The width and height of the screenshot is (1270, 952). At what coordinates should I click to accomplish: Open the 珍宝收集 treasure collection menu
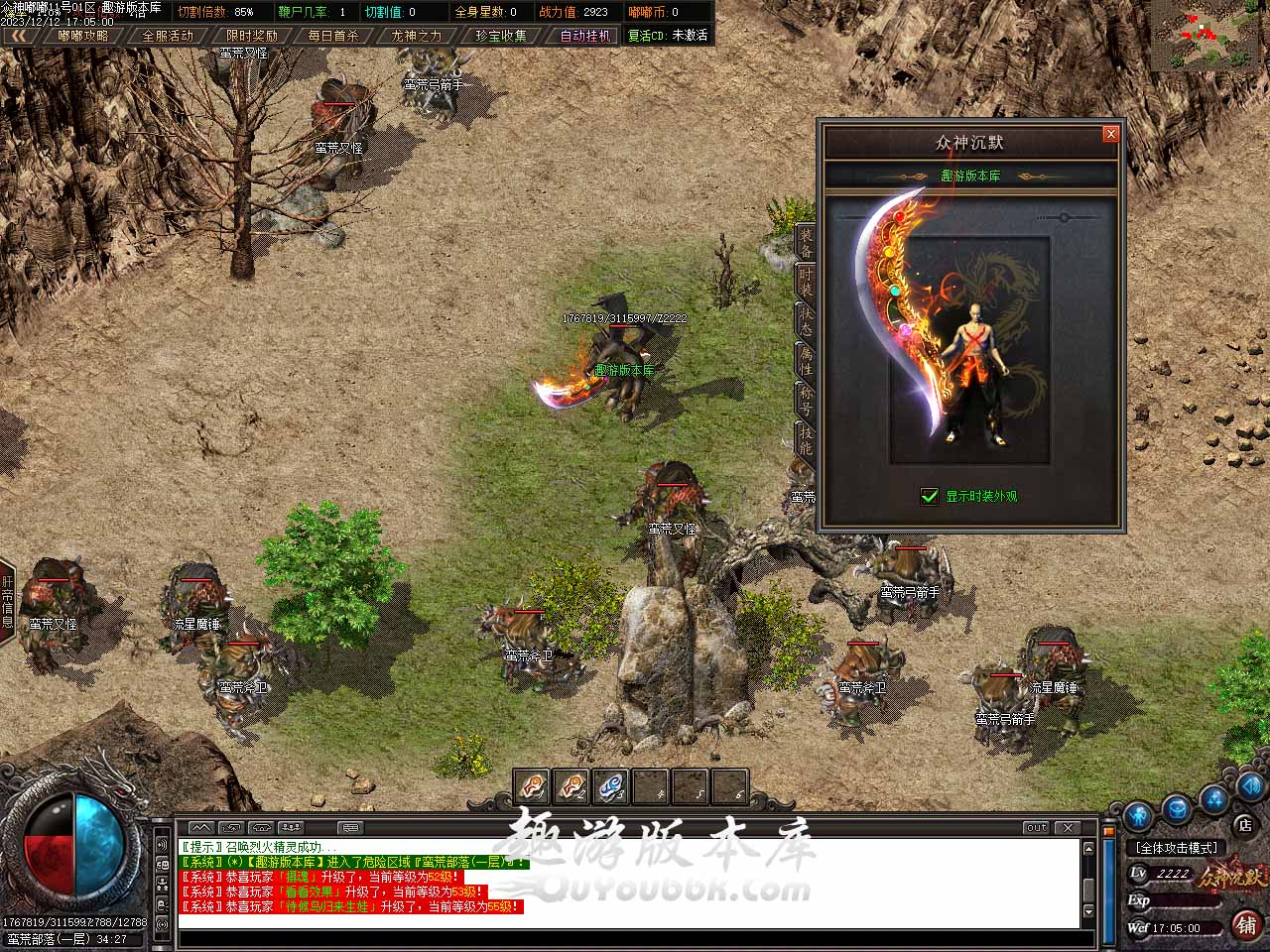[501, 36]
